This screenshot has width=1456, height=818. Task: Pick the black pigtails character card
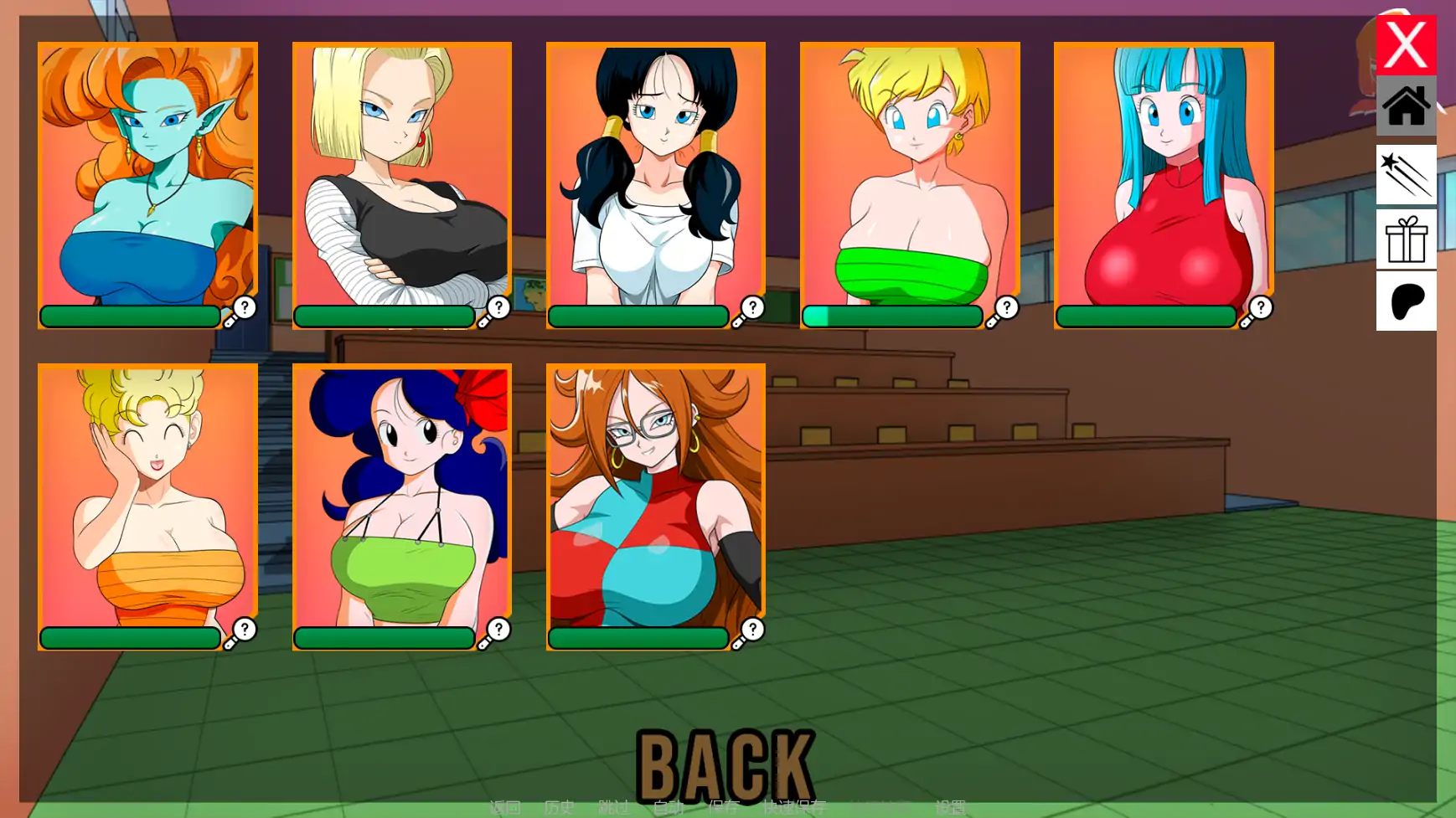655,176
